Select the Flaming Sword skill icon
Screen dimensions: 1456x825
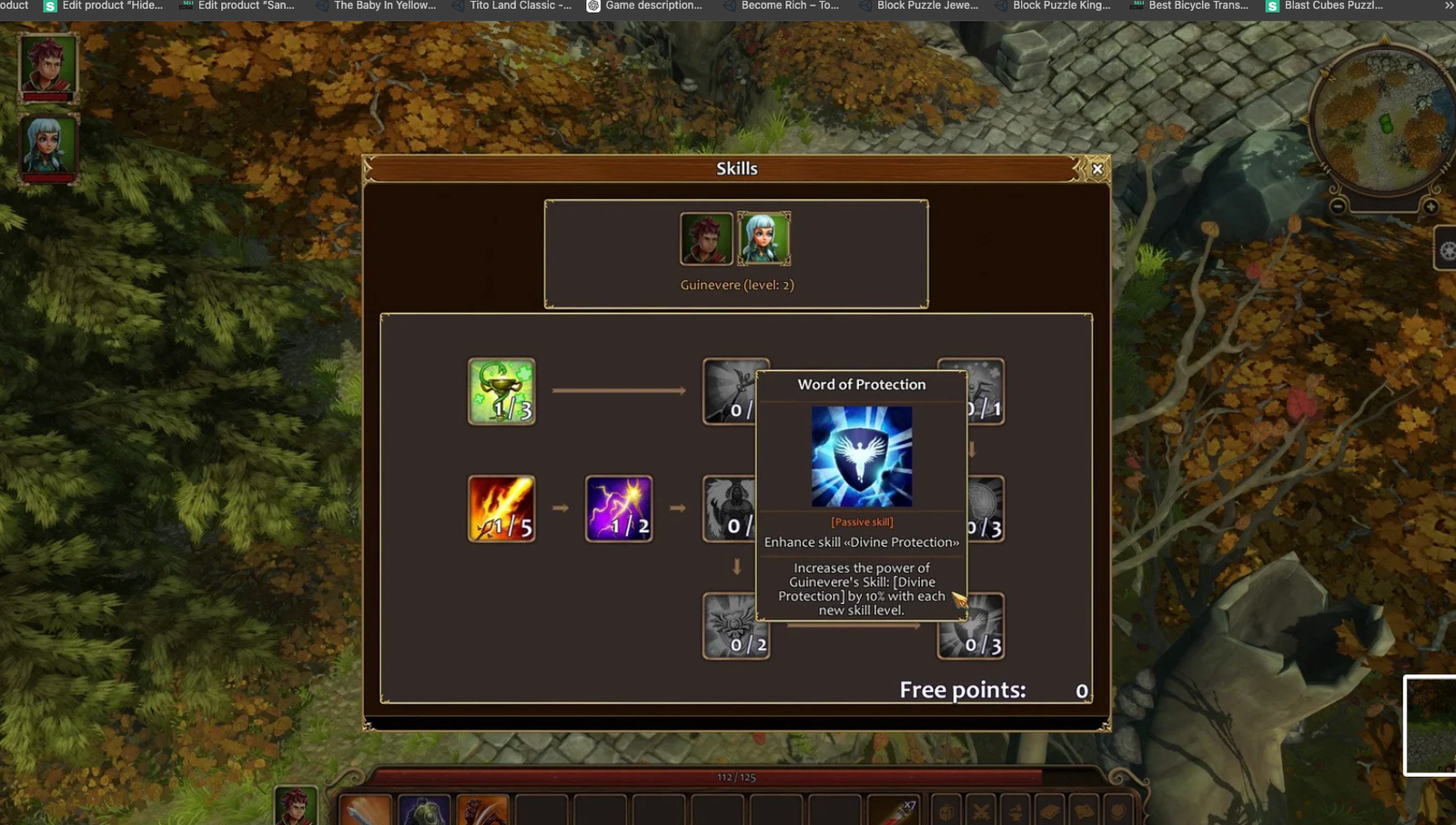(501, 508)
